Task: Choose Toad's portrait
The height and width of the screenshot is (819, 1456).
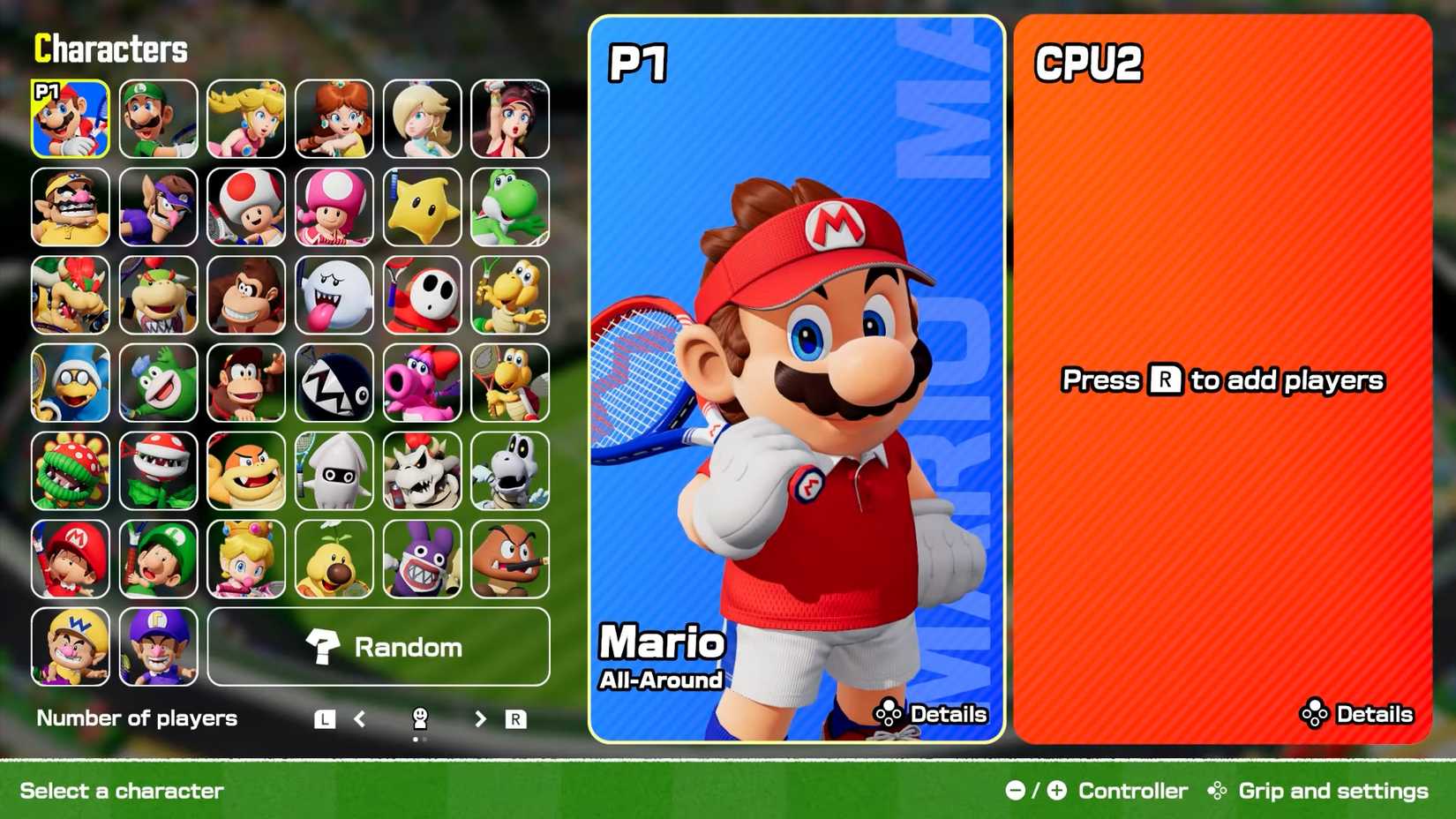Action: point(246,207)
